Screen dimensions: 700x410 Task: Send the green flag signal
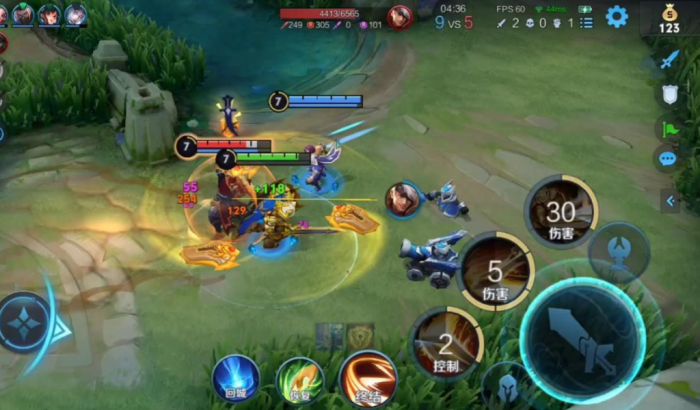[x=668, y=127]
